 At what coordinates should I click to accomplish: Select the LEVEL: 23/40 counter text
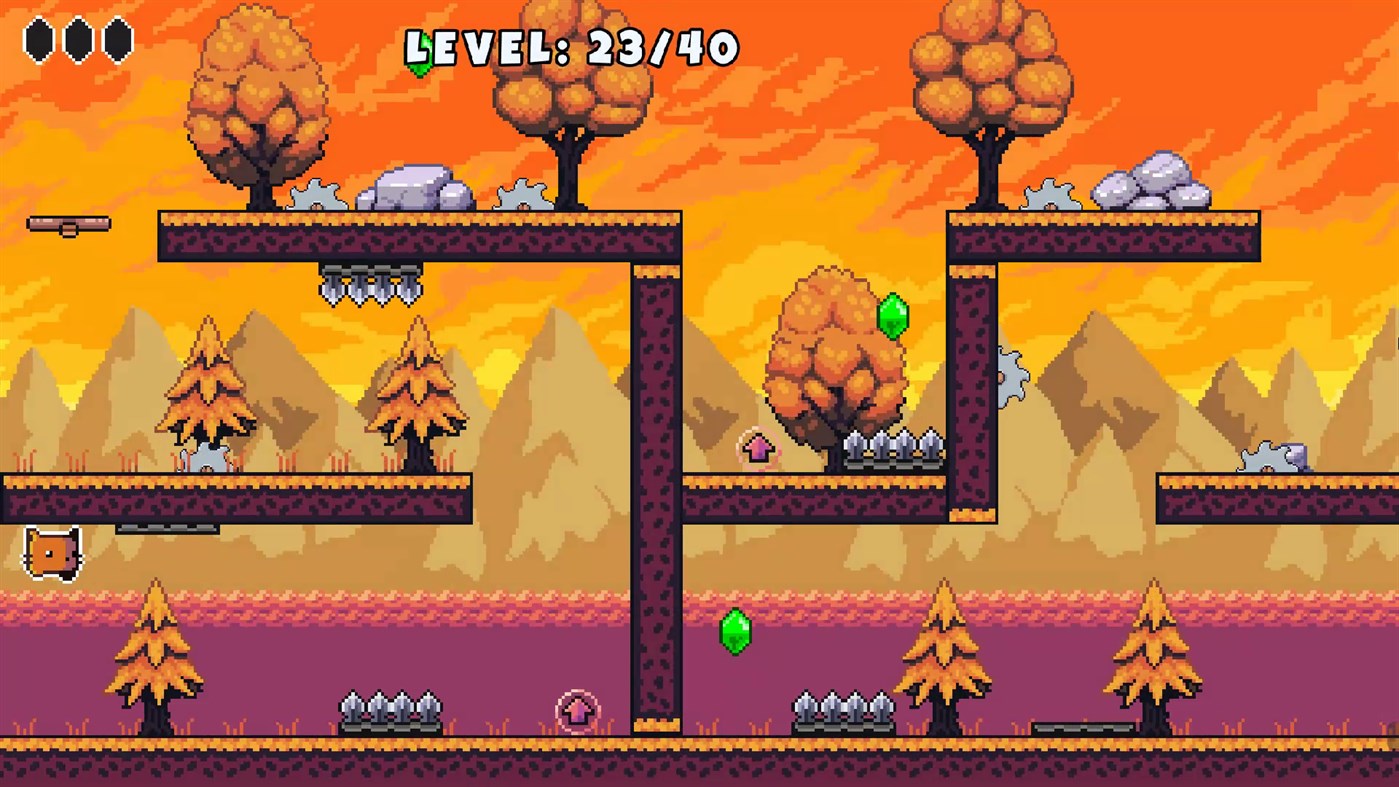[x=572, y=46]
